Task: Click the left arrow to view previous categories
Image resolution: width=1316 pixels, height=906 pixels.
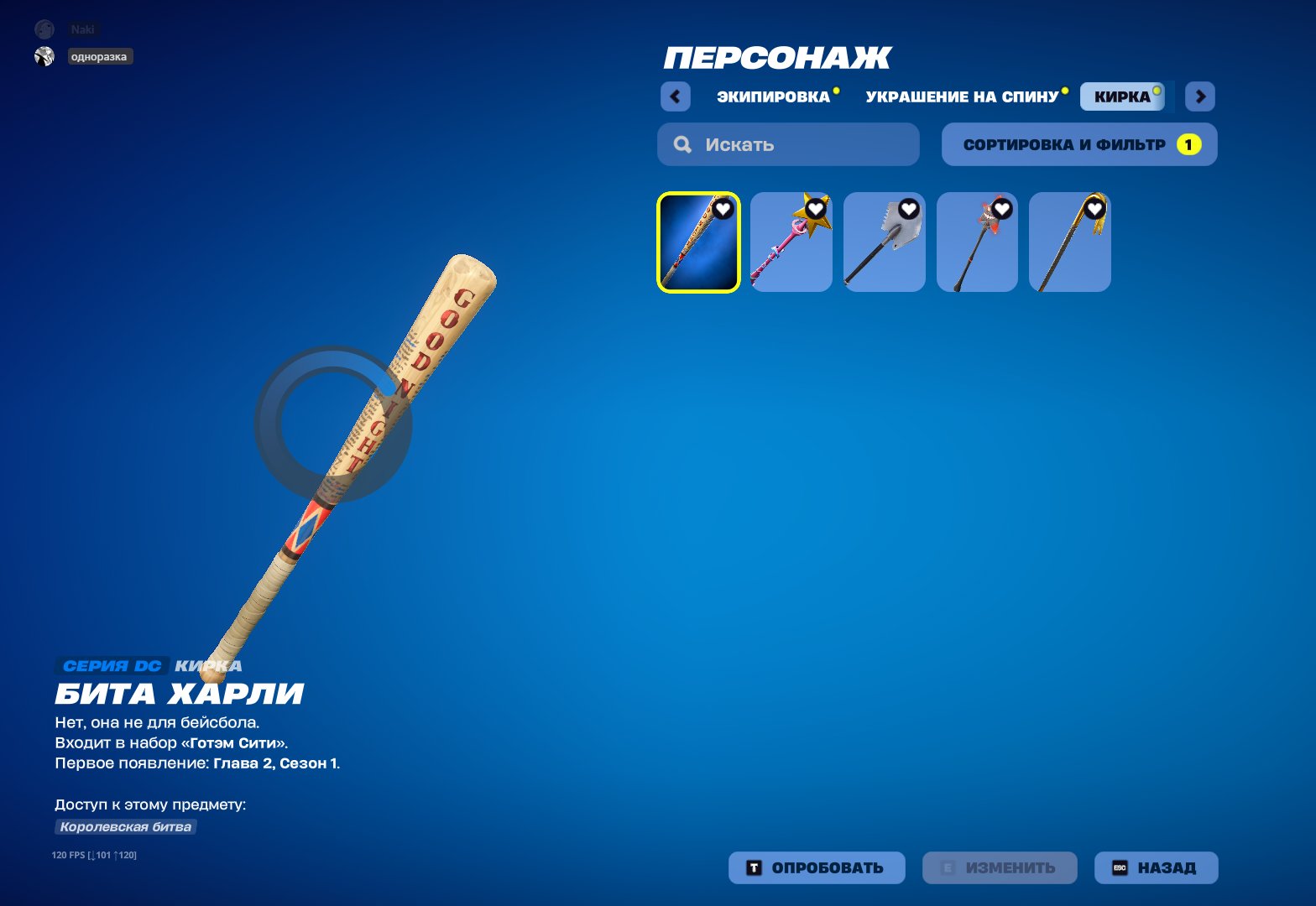Action: [x=676, y=96]
